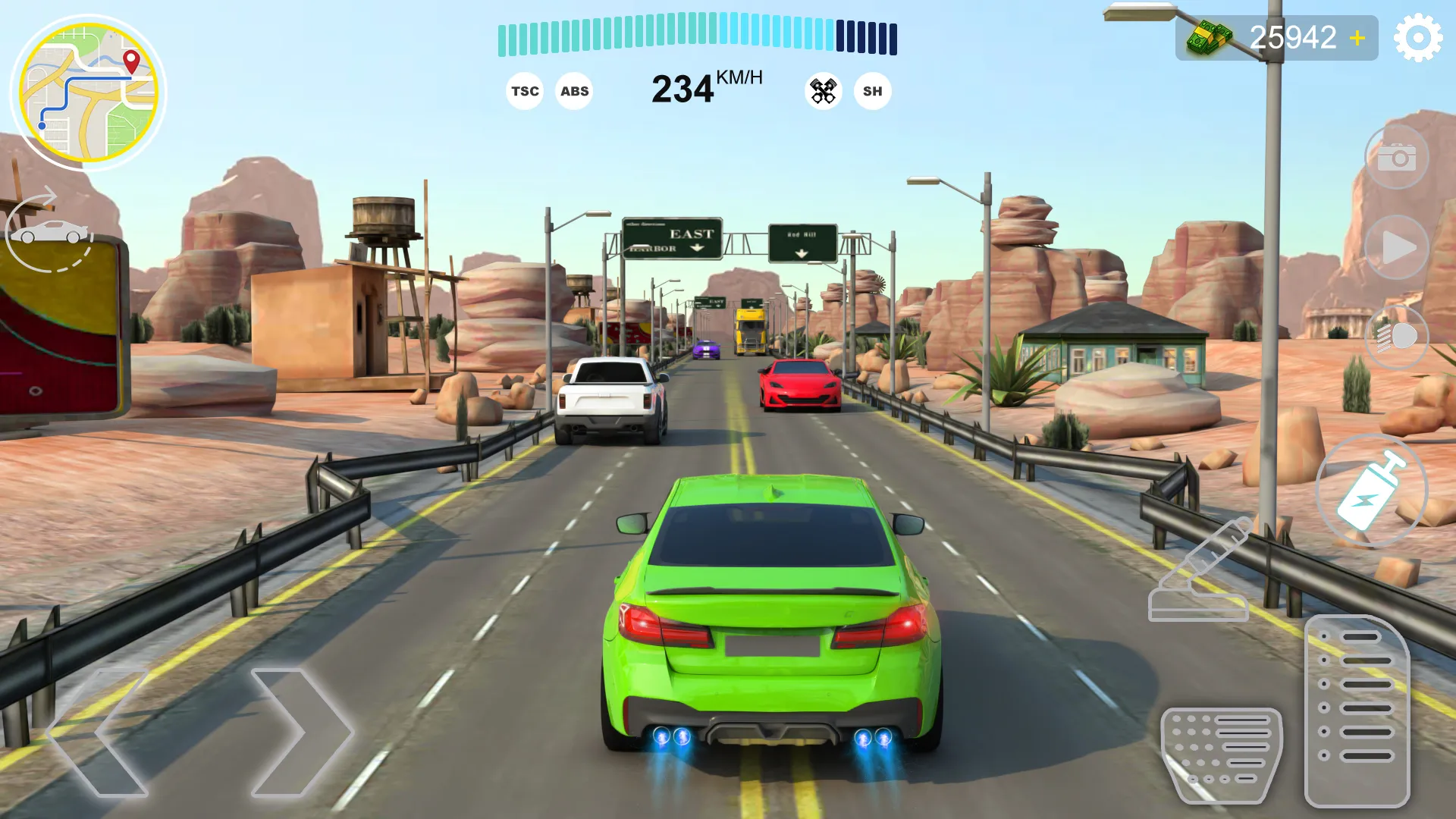This screenshot has width=1456, height=819.
Task: Open the in-game screenshot camera icon
Action: tap(1395, 155)
